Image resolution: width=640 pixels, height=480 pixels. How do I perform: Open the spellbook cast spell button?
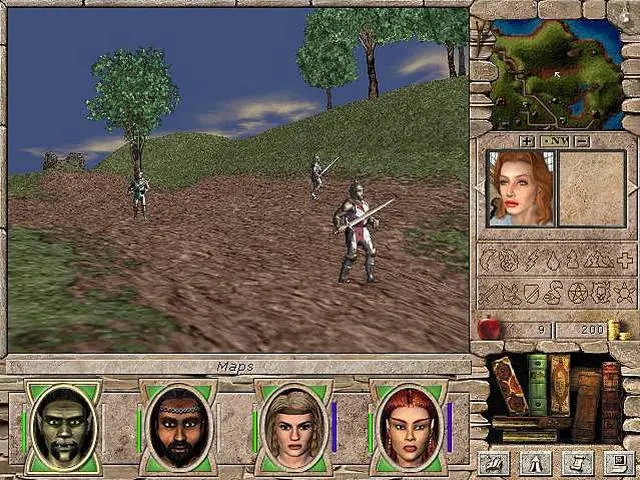point(491,462)
